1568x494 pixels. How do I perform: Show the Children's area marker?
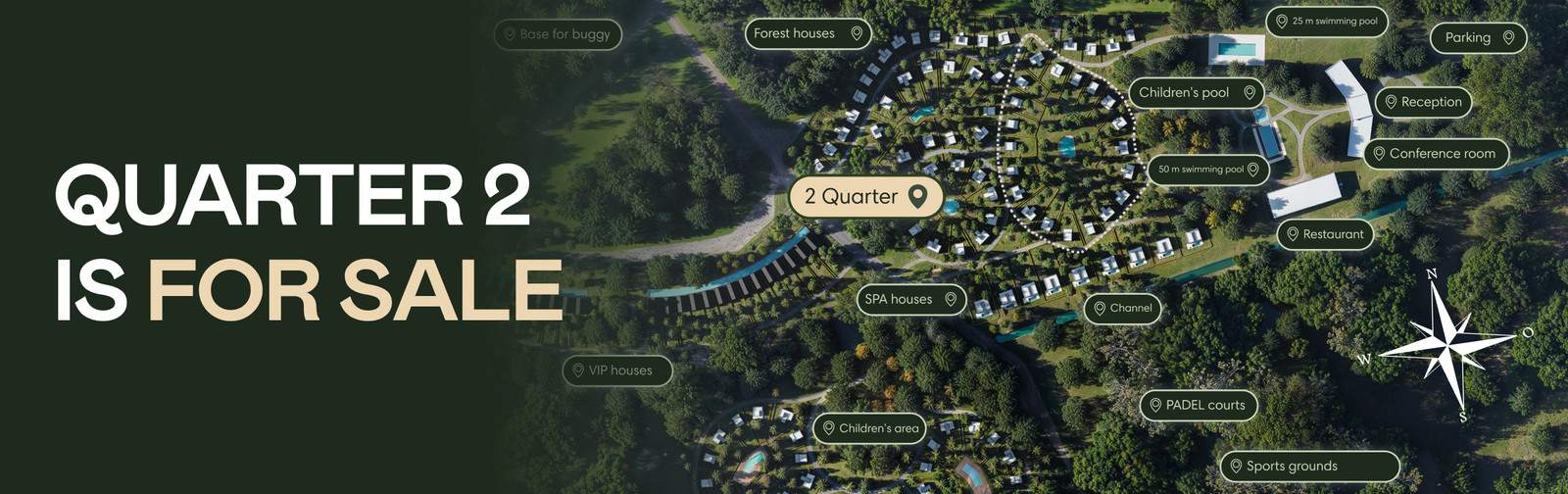869,428
